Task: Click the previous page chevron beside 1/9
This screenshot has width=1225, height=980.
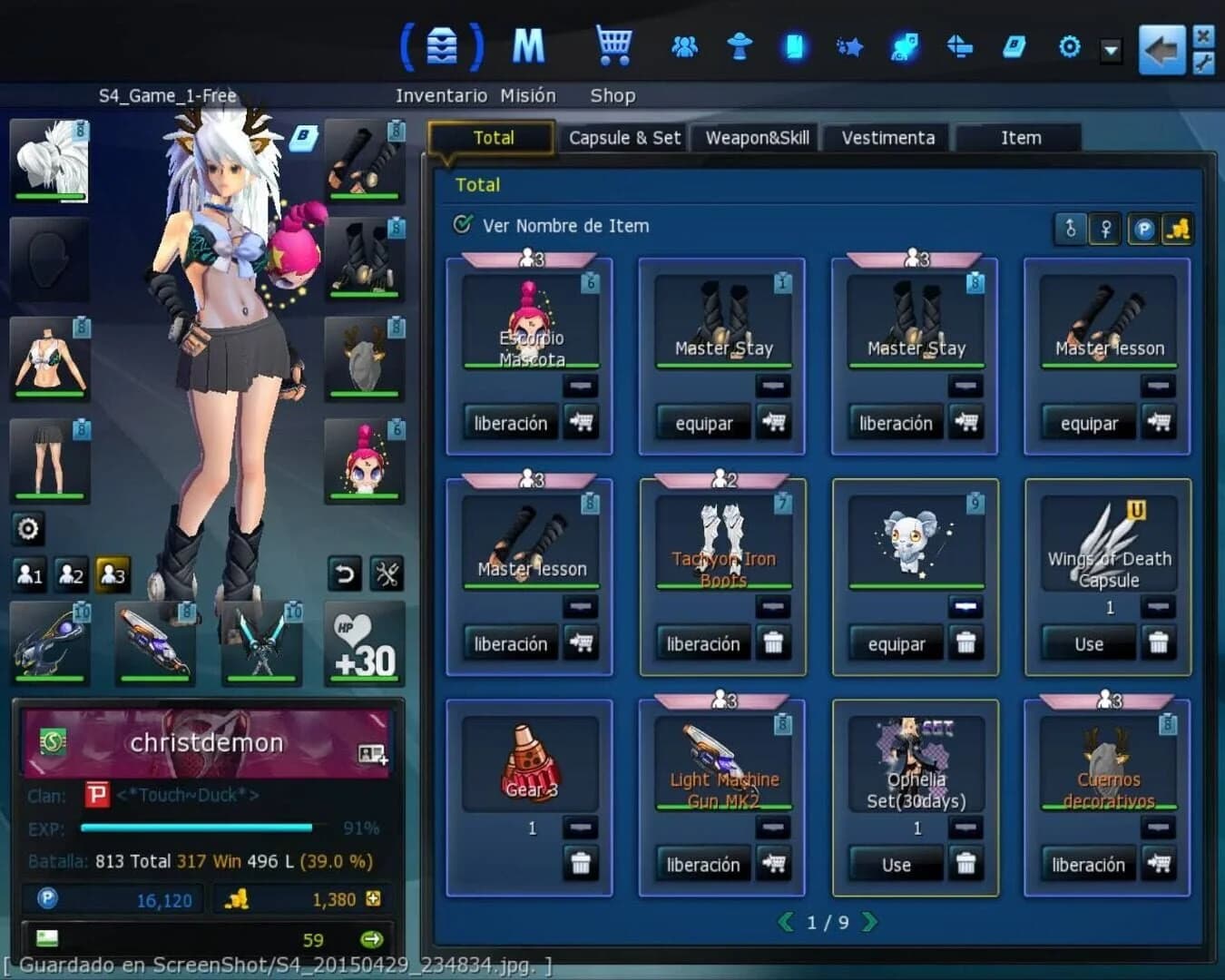Action: [786, 921]
